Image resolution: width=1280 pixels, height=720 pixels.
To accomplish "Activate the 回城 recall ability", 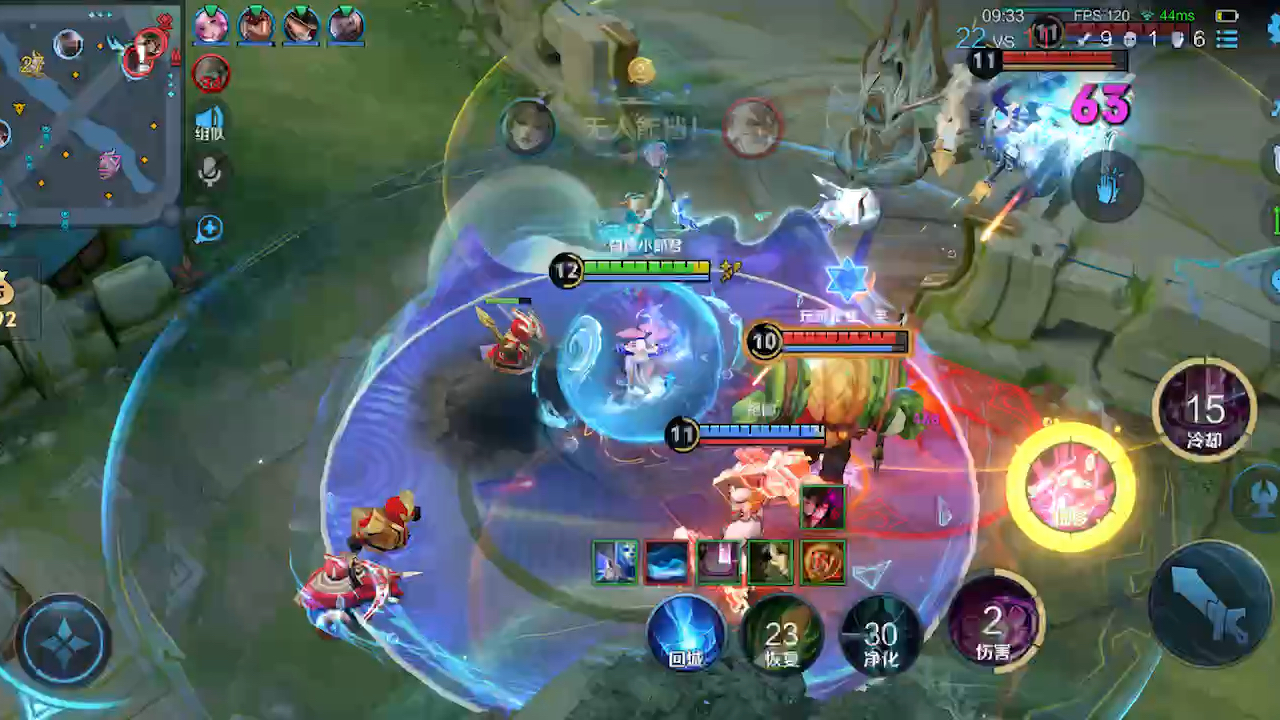I will [685, 632].
